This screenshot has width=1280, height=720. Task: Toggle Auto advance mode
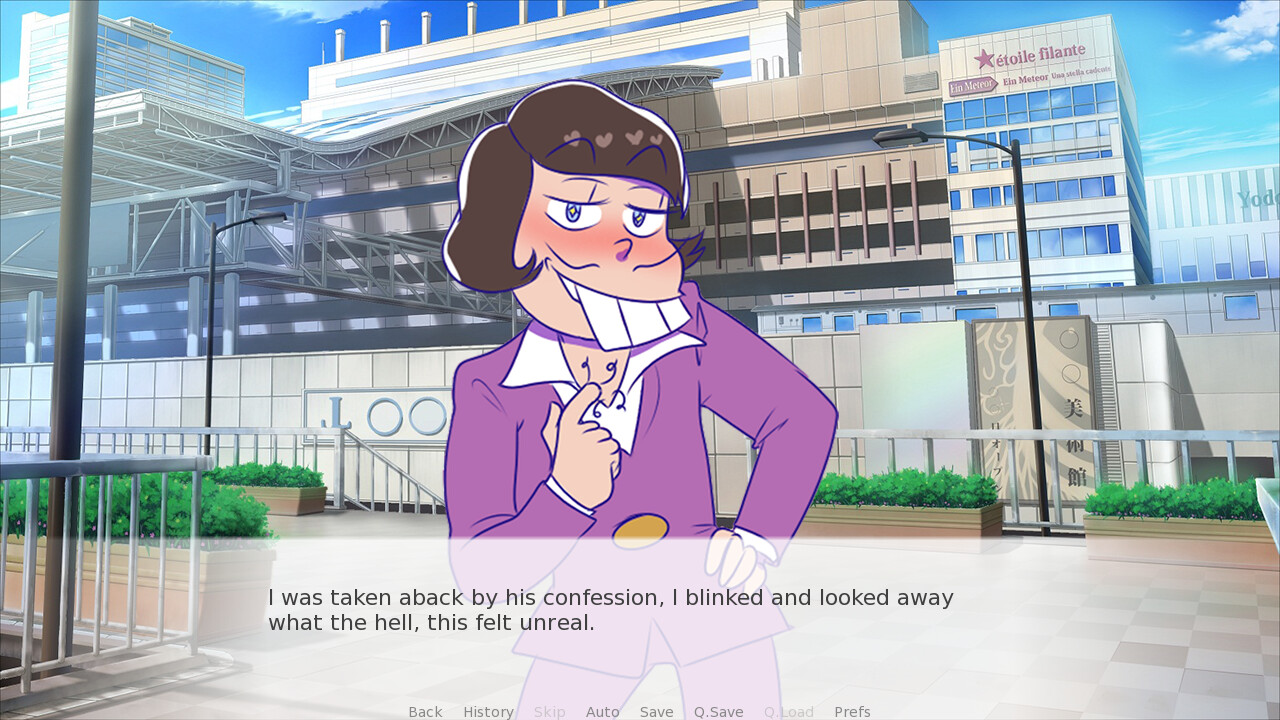coord(602,712)
